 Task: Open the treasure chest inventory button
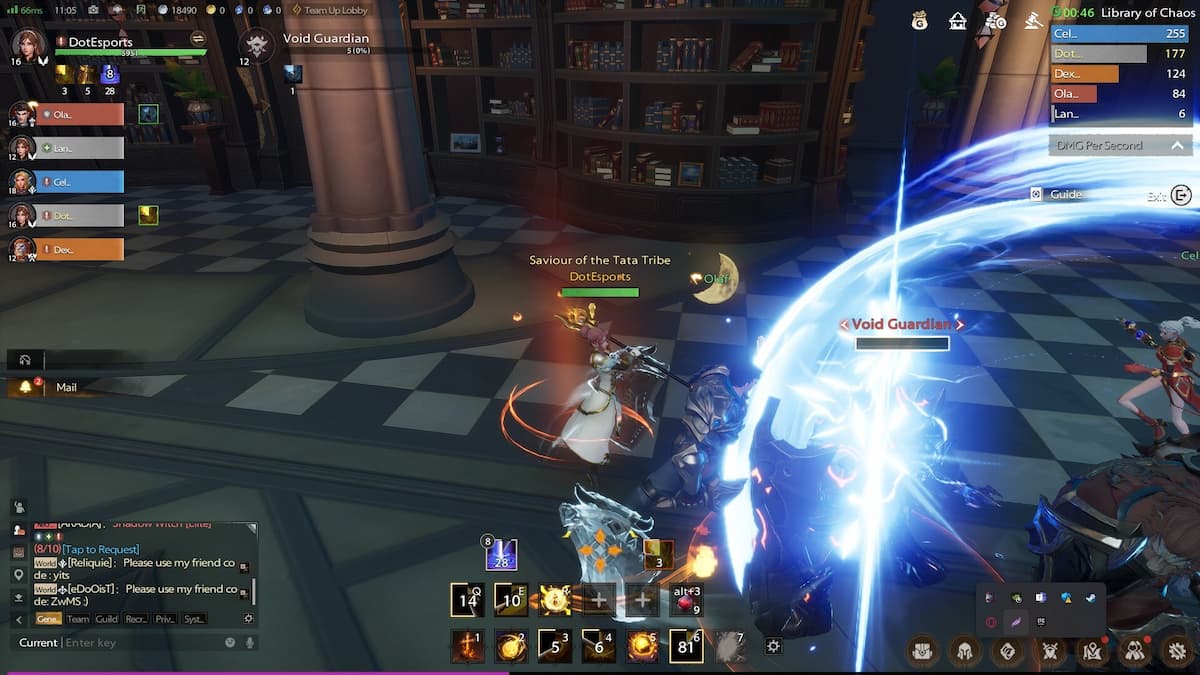click(922, 651)
